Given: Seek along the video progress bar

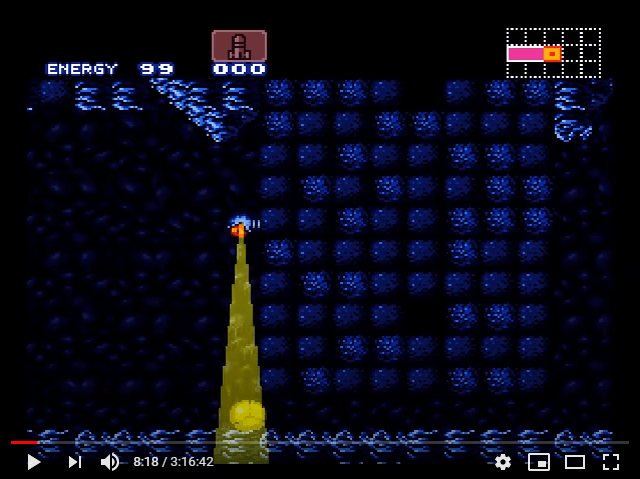Looking at the screenshot, I should pyautogui.click(x=320, y=442).
